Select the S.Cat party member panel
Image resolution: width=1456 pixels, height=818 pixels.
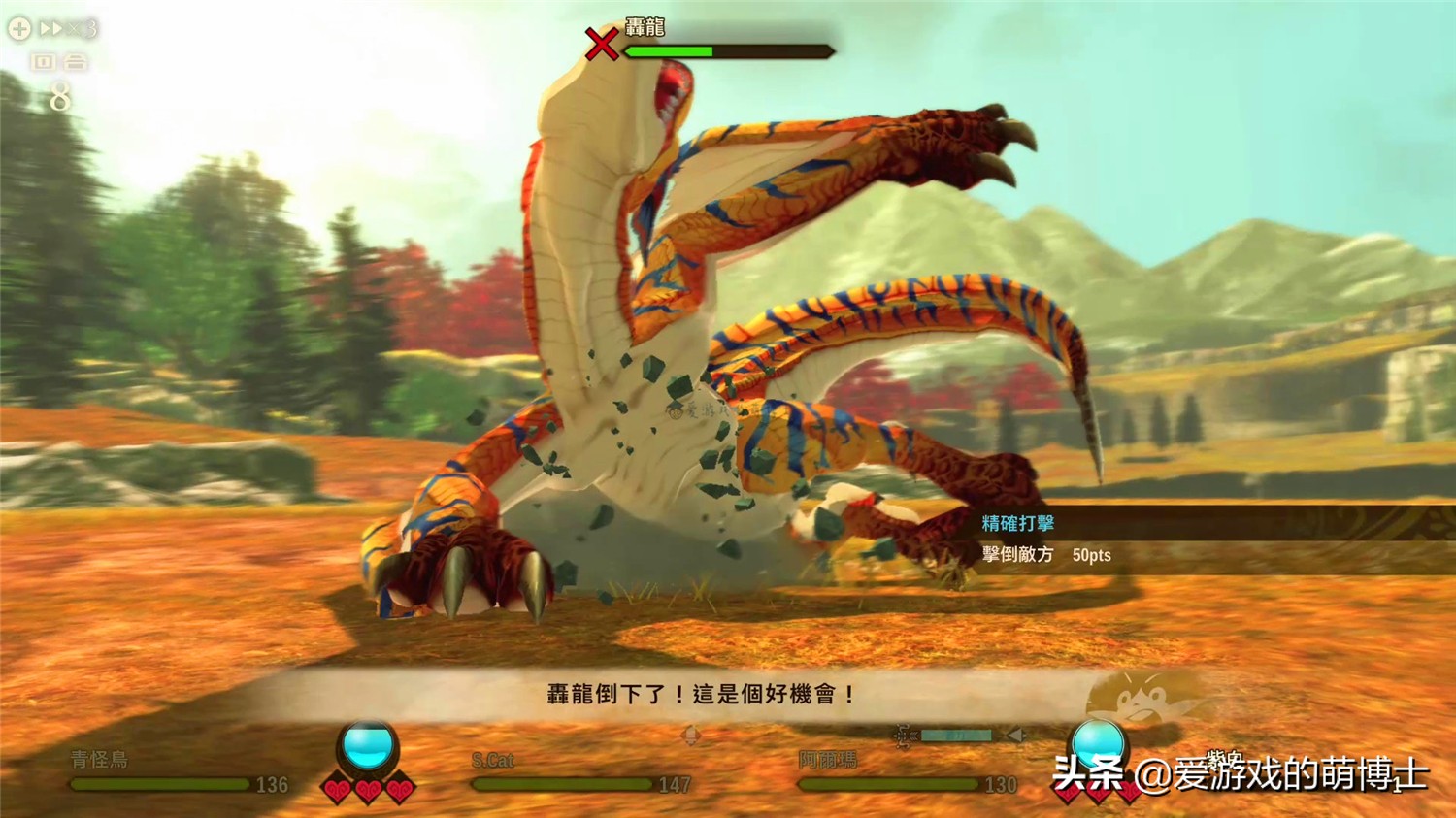click(x=579, y=774)
